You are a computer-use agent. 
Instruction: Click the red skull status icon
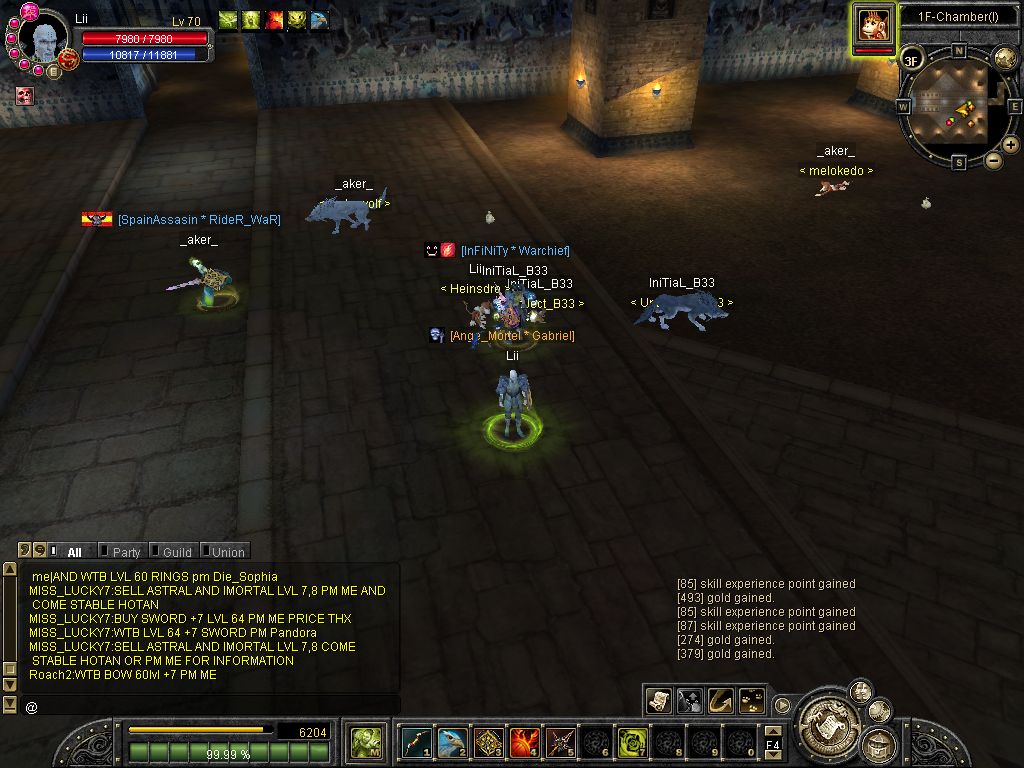(25, 96)
